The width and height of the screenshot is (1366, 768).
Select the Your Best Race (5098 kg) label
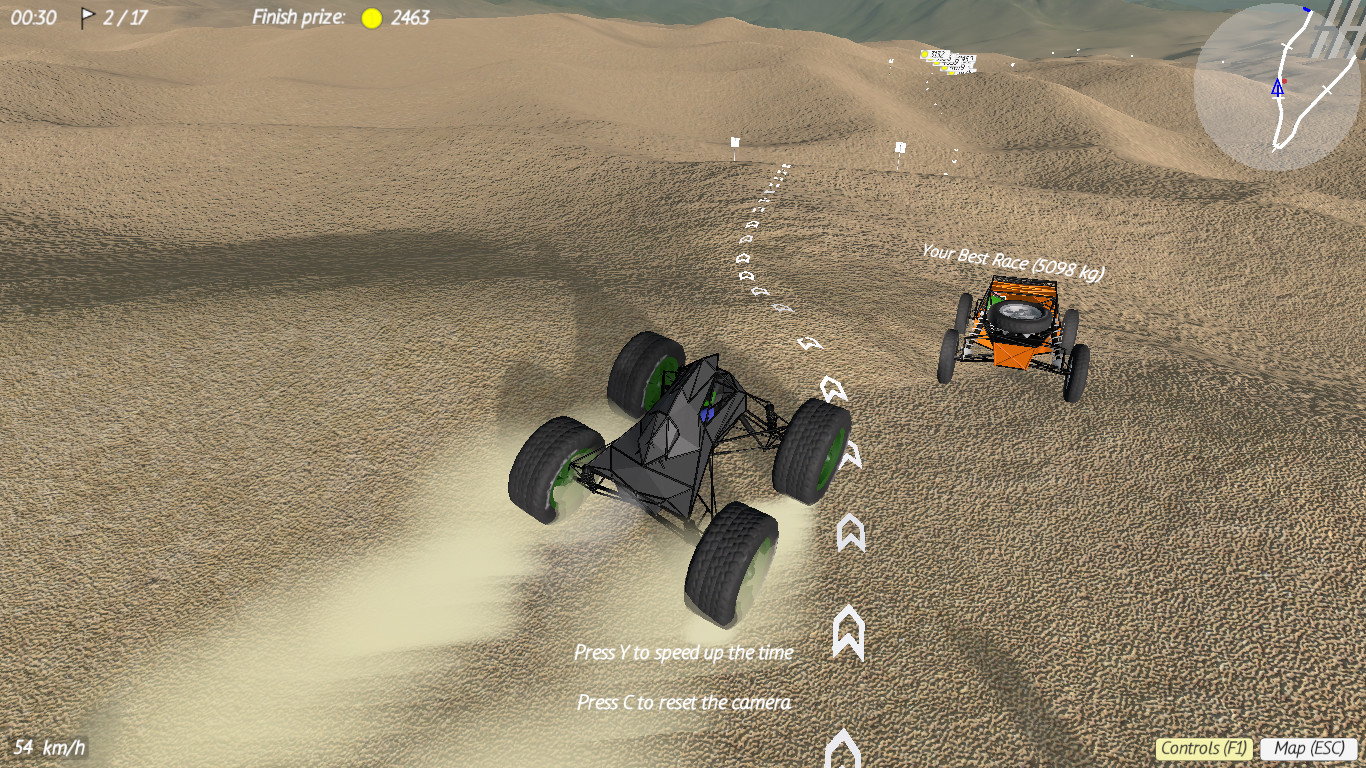coord(1013,262)
